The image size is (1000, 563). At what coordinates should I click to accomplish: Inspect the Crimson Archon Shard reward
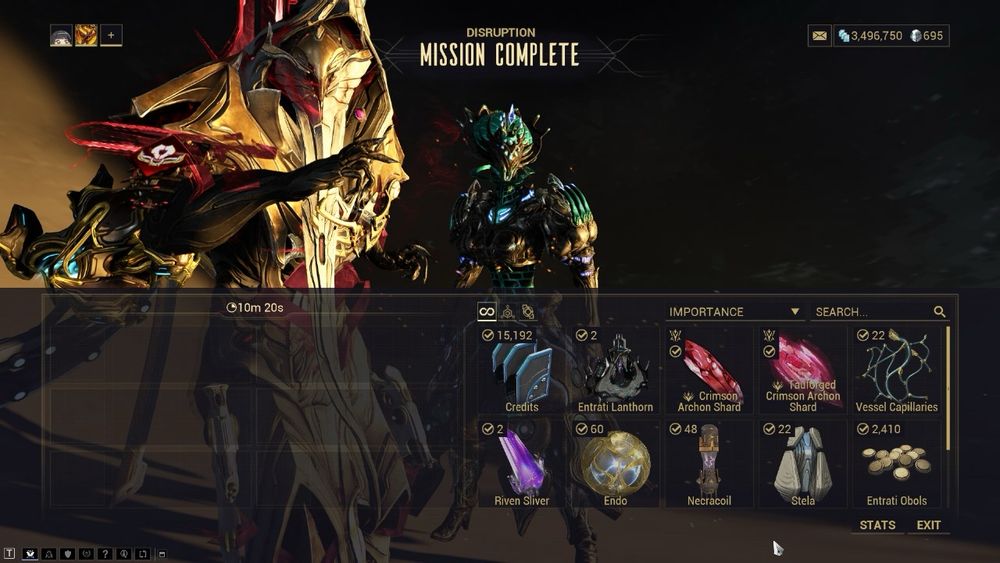(x=709, y=370)
